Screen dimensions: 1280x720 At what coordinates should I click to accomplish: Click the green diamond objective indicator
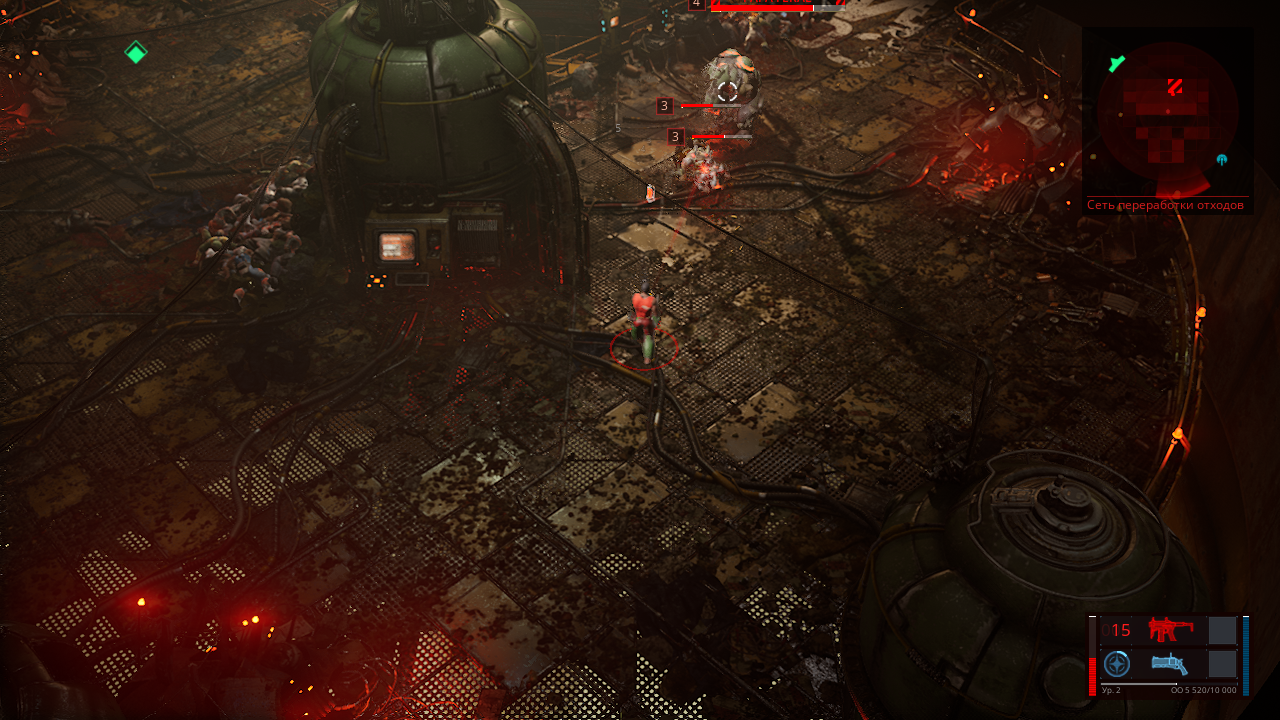point(136,52)
